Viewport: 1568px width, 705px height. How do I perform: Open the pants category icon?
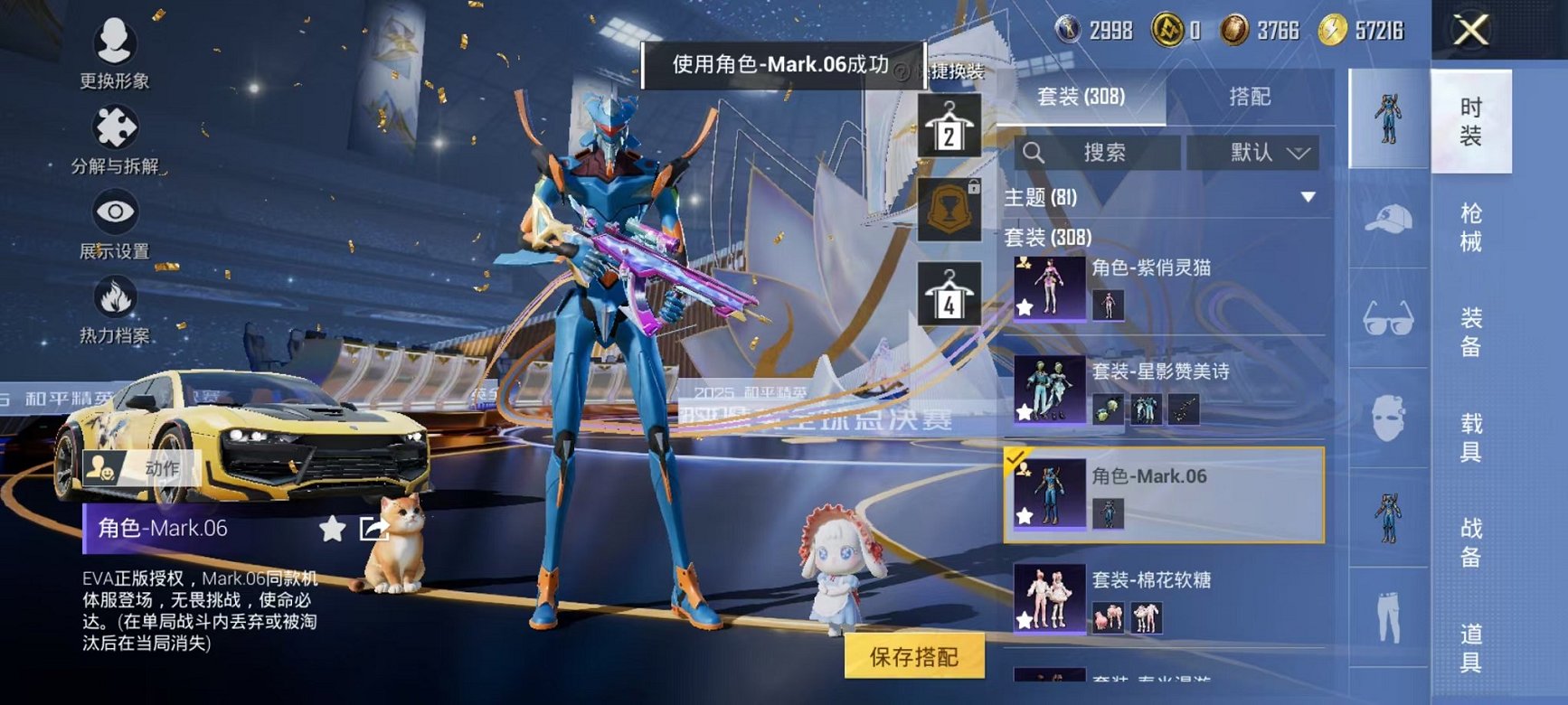point(1392,613)
